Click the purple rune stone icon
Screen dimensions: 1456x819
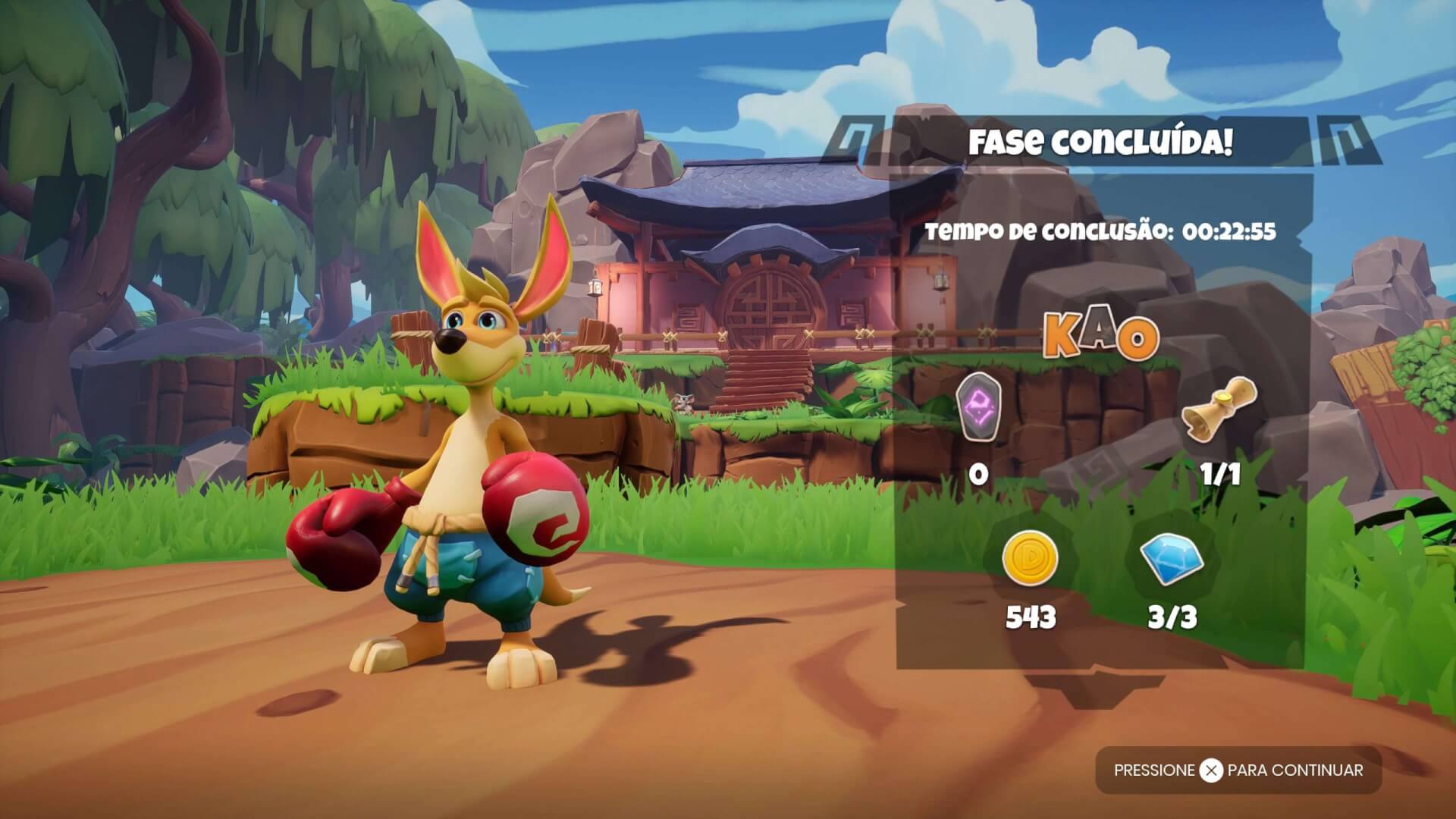pyautogui.click(x=979, y=407)
